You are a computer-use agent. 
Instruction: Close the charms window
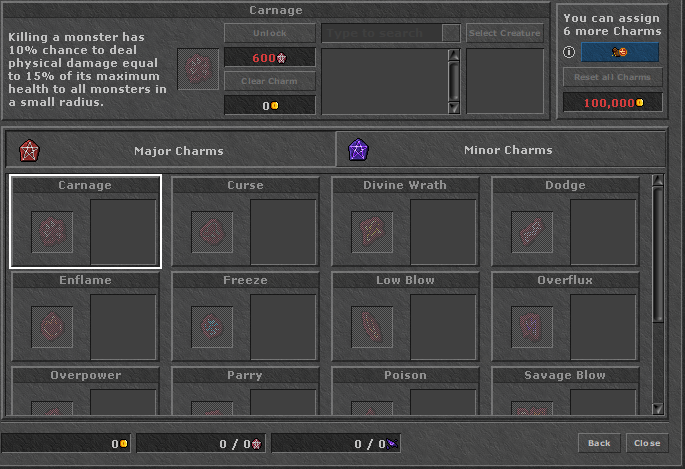point(646,443)
